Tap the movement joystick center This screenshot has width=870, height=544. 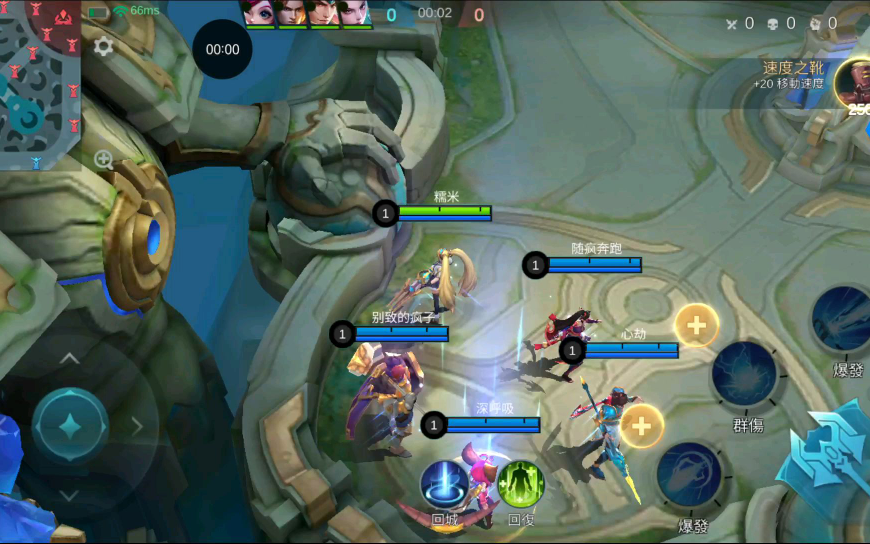70,426
